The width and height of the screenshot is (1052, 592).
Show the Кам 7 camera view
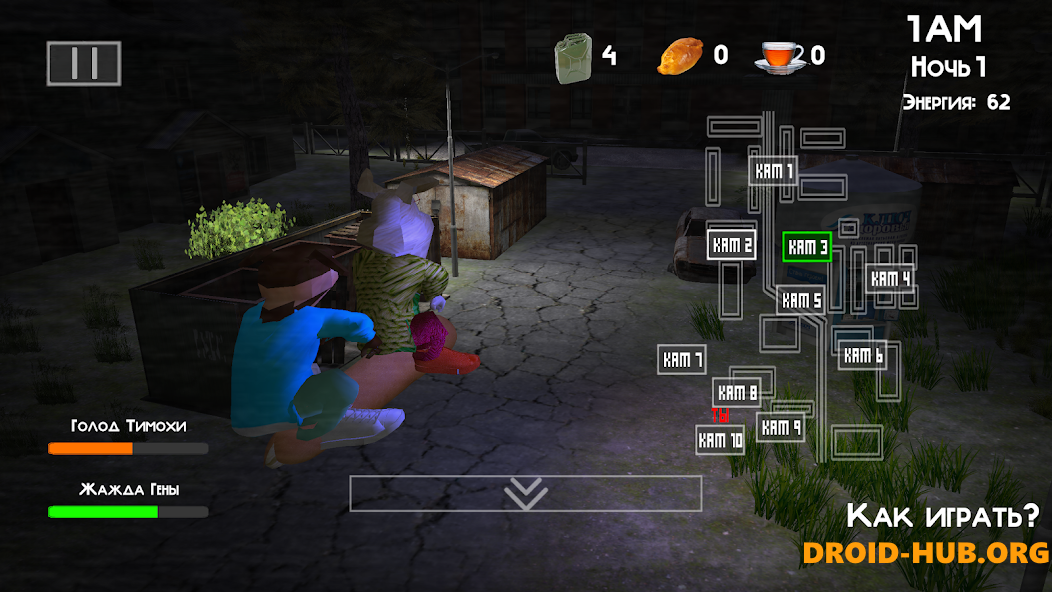pos(682,360)
